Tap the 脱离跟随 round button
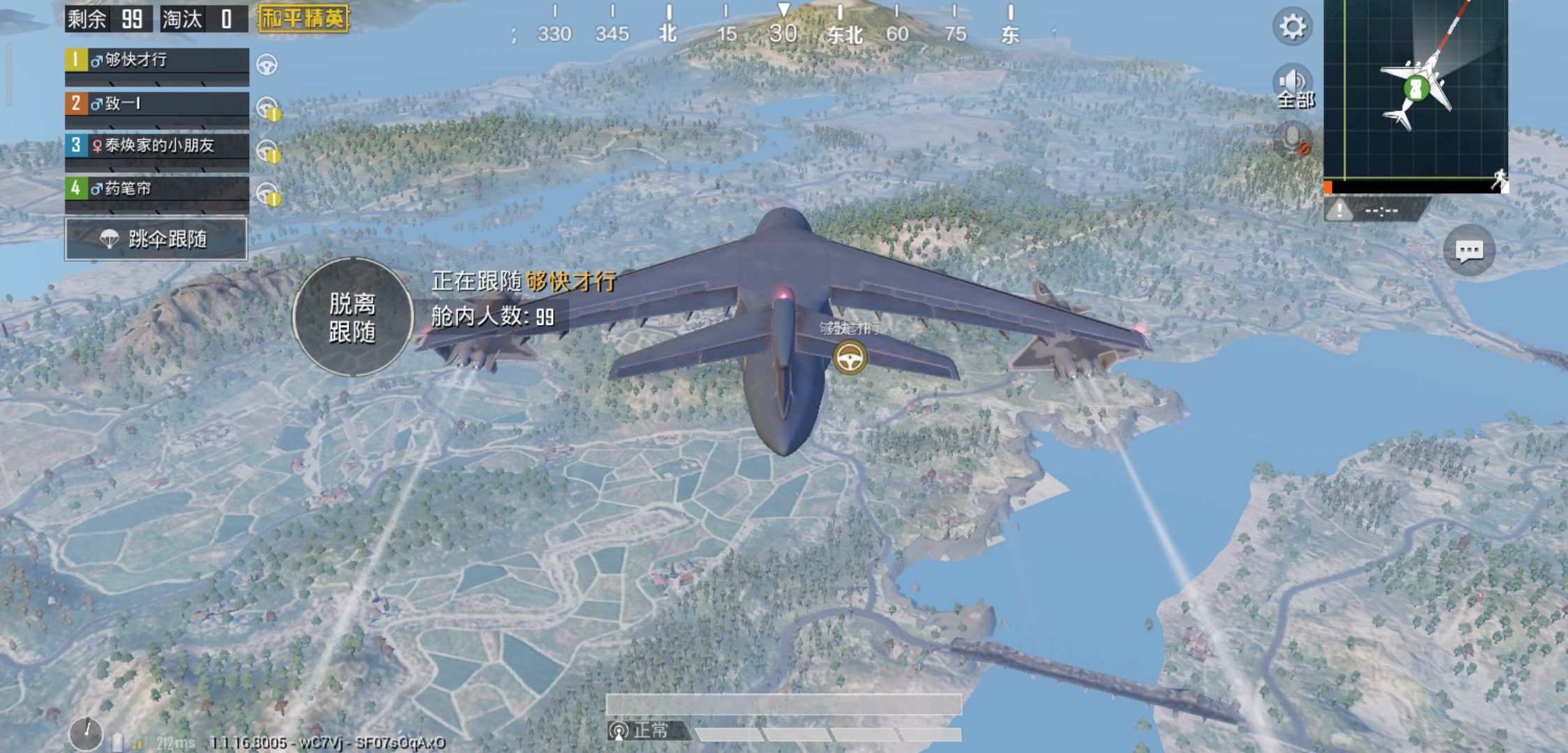This screenshot has height=753, width=1568. tap(352, 317)
